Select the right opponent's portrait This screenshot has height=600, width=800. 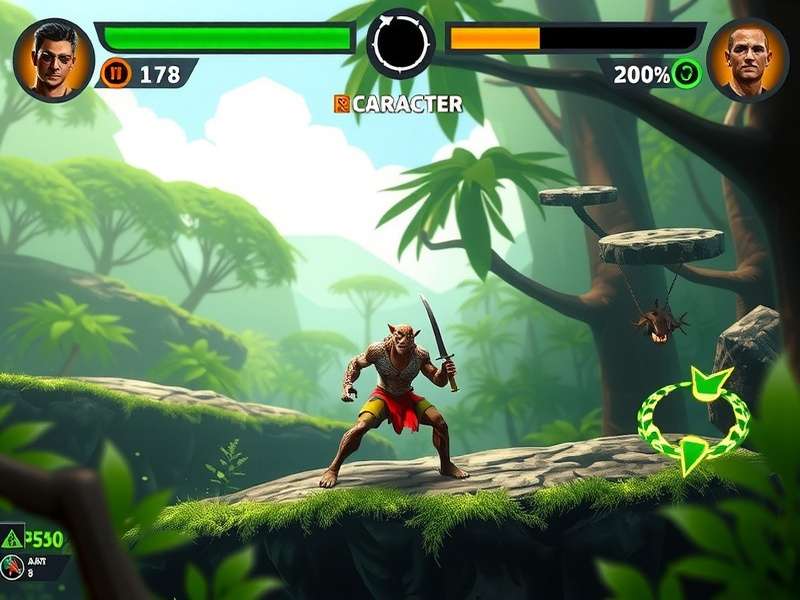click(x=747, y=59)
